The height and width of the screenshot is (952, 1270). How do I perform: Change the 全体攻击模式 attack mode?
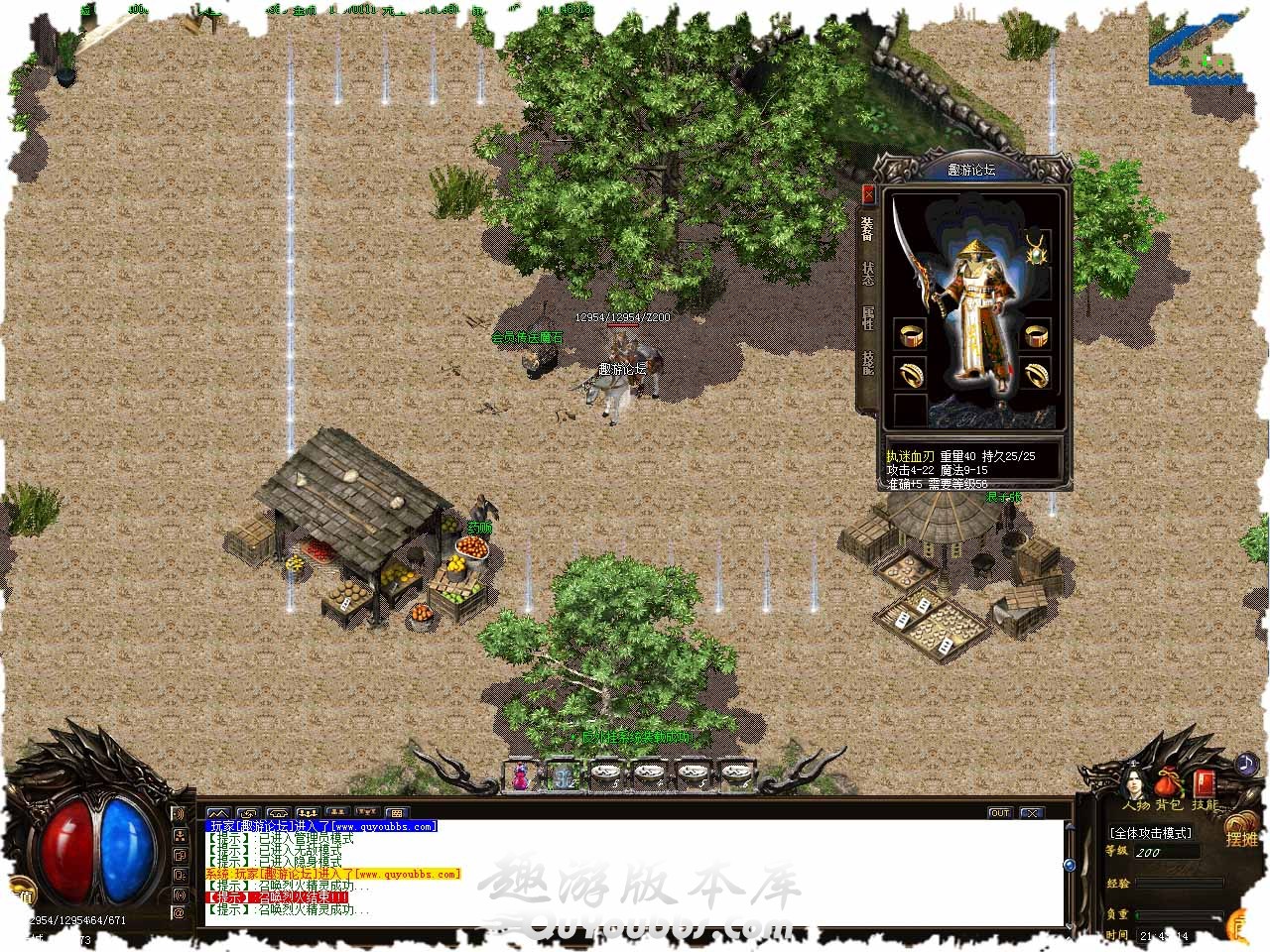click(1151, 833)
